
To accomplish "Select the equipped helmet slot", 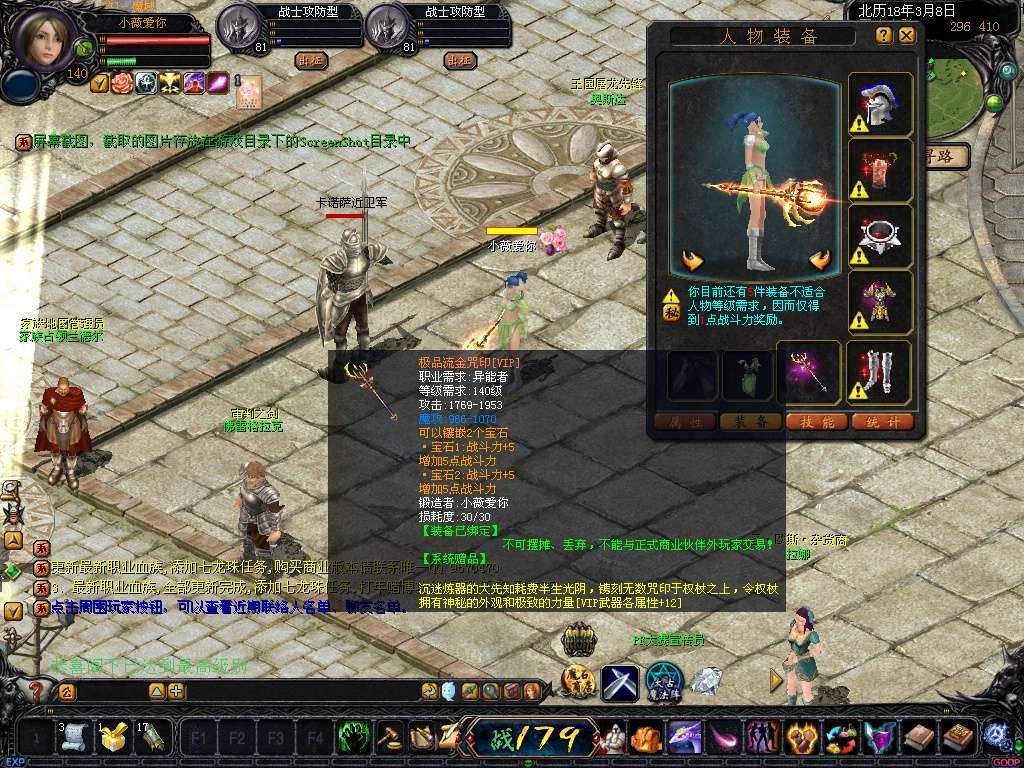I will 880,105.
